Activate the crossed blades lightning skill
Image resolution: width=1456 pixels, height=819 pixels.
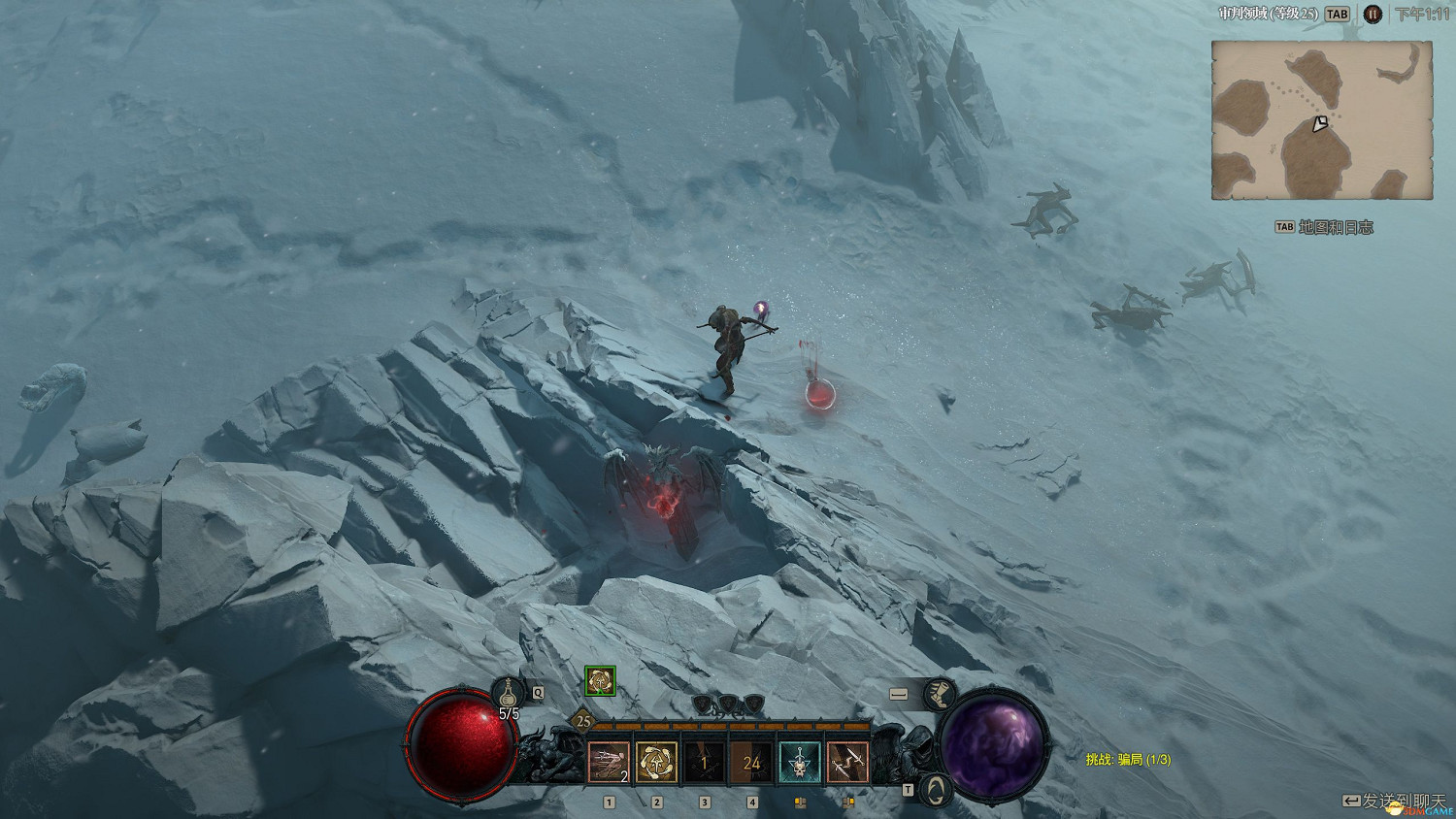point(846,763)
